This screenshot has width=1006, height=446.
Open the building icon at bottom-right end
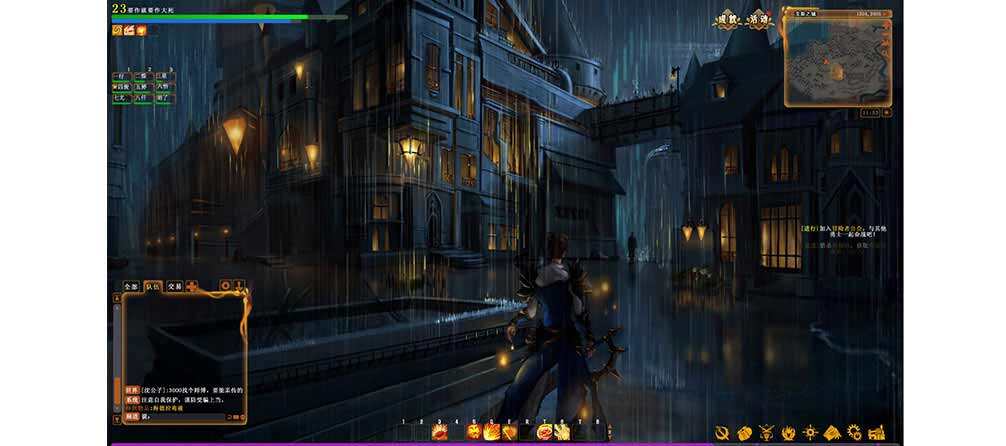[x=877, y=432]
